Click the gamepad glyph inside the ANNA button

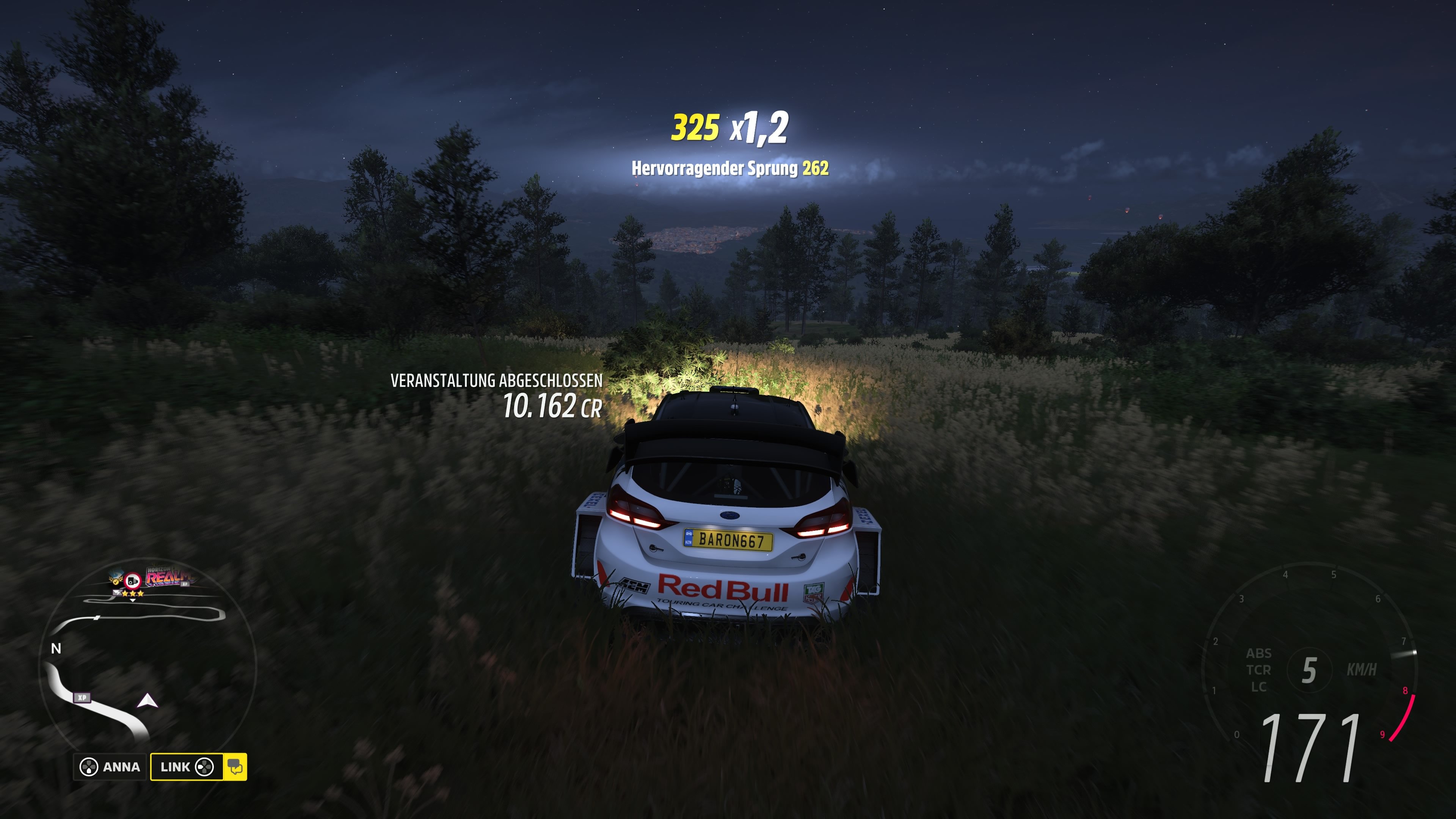pos(89,768)
